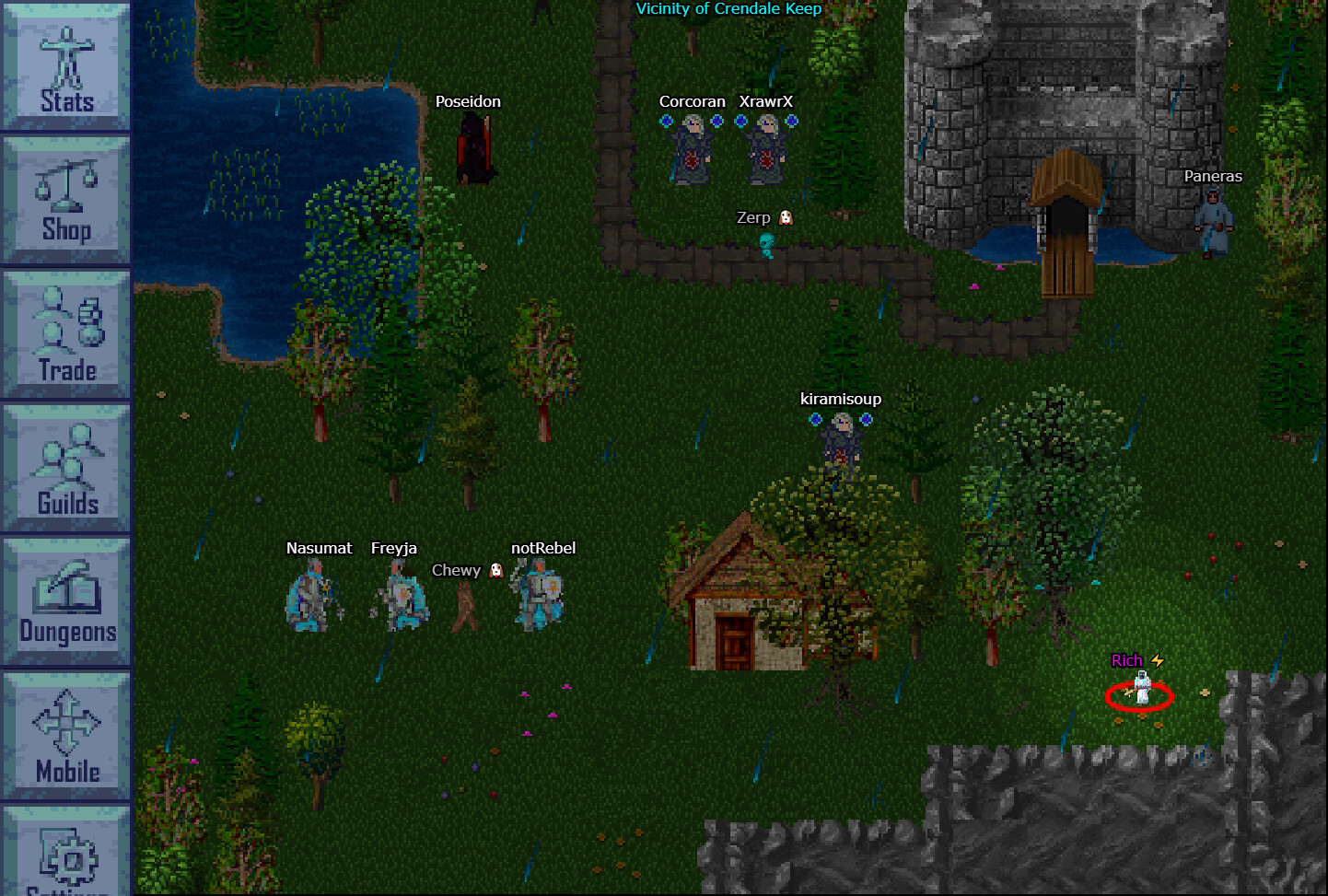
Task: Click Freyja's name label
Action: tap(395, 548)
